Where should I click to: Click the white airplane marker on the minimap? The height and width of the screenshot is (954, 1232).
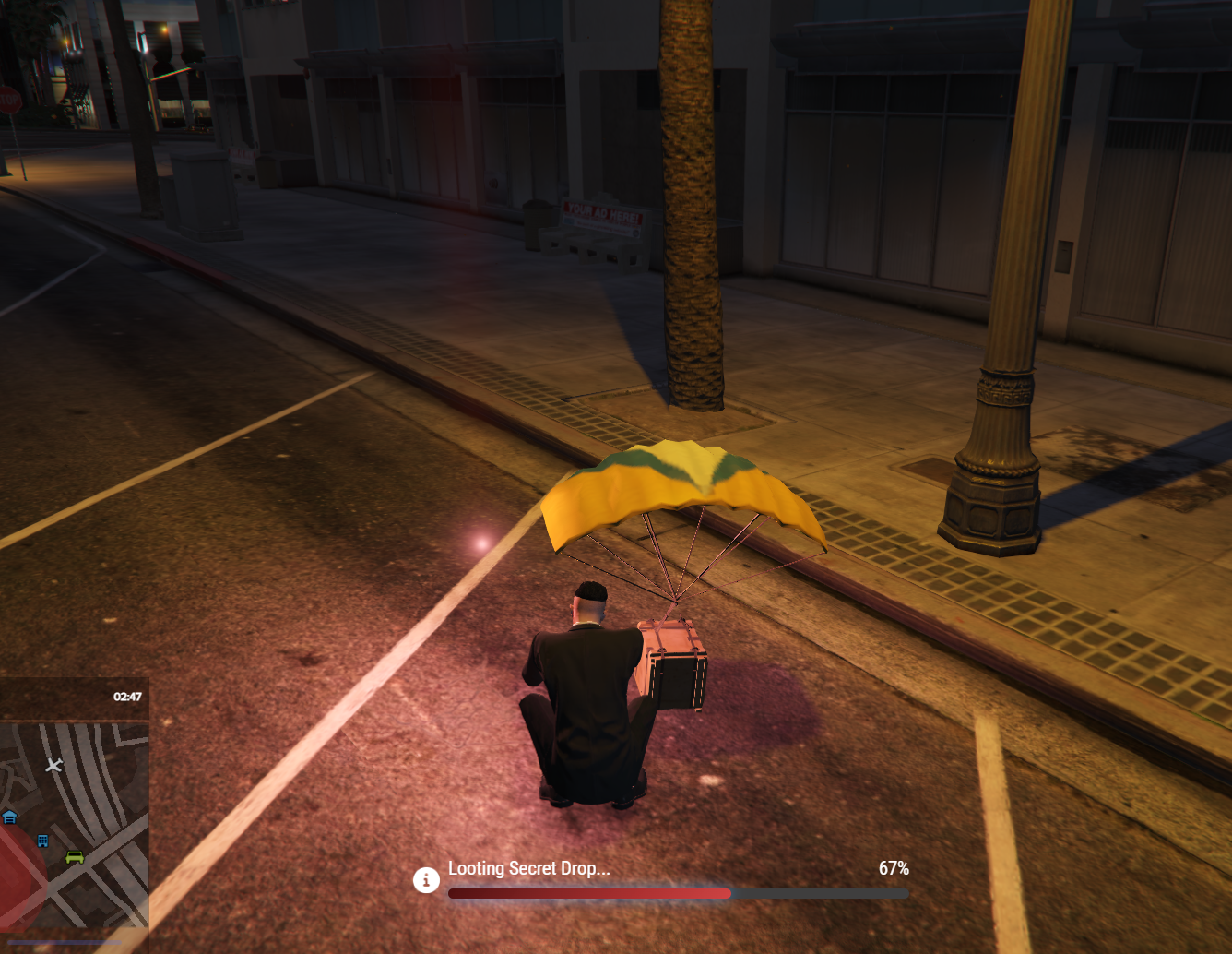pos(54,765)
